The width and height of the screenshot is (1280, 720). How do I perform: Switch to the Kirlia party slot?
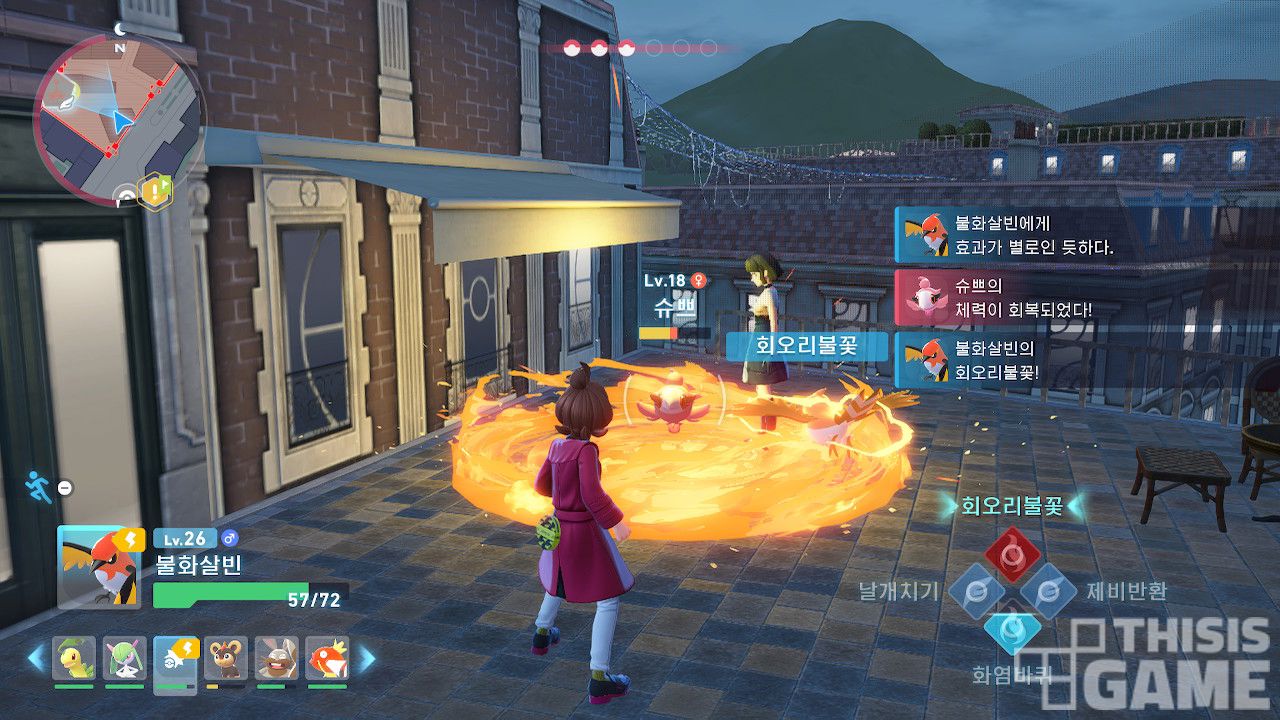pyautogui.click(x=124, y=657)
